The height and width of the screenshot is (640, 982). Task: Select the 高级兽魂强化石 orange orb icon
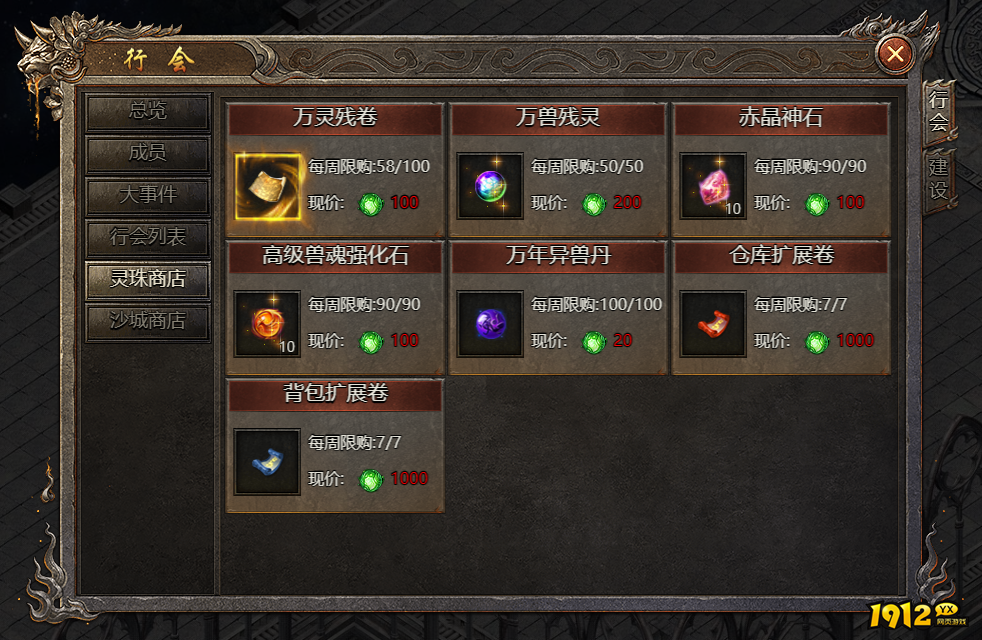(267, 324)
